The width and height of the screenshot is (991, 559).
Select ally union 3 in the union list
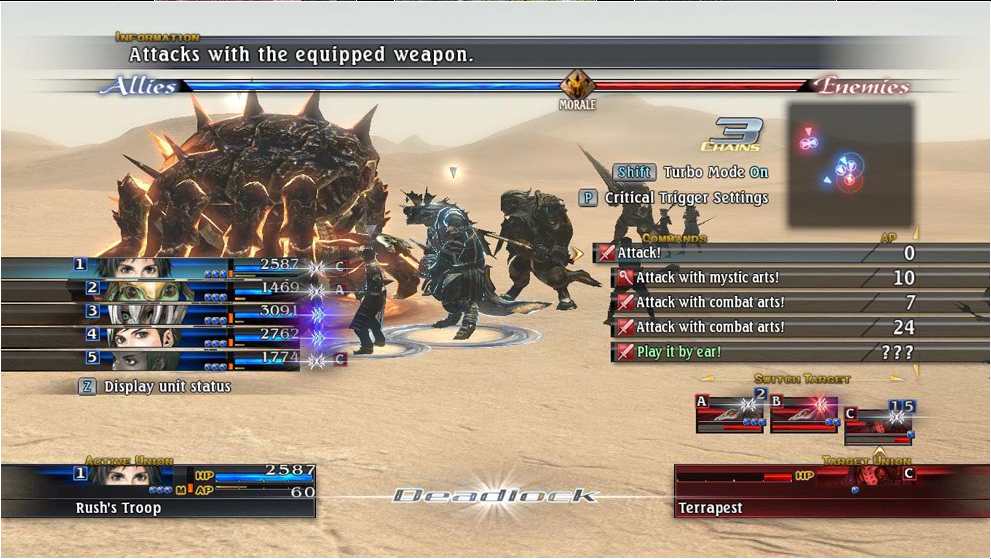pos(150,313)
